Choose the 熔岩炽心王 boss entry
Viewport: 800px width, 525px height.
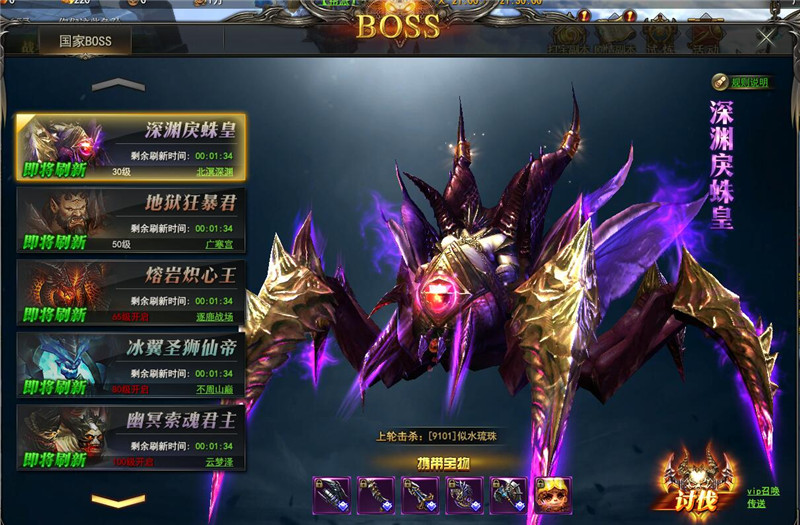tap(130, 292)
